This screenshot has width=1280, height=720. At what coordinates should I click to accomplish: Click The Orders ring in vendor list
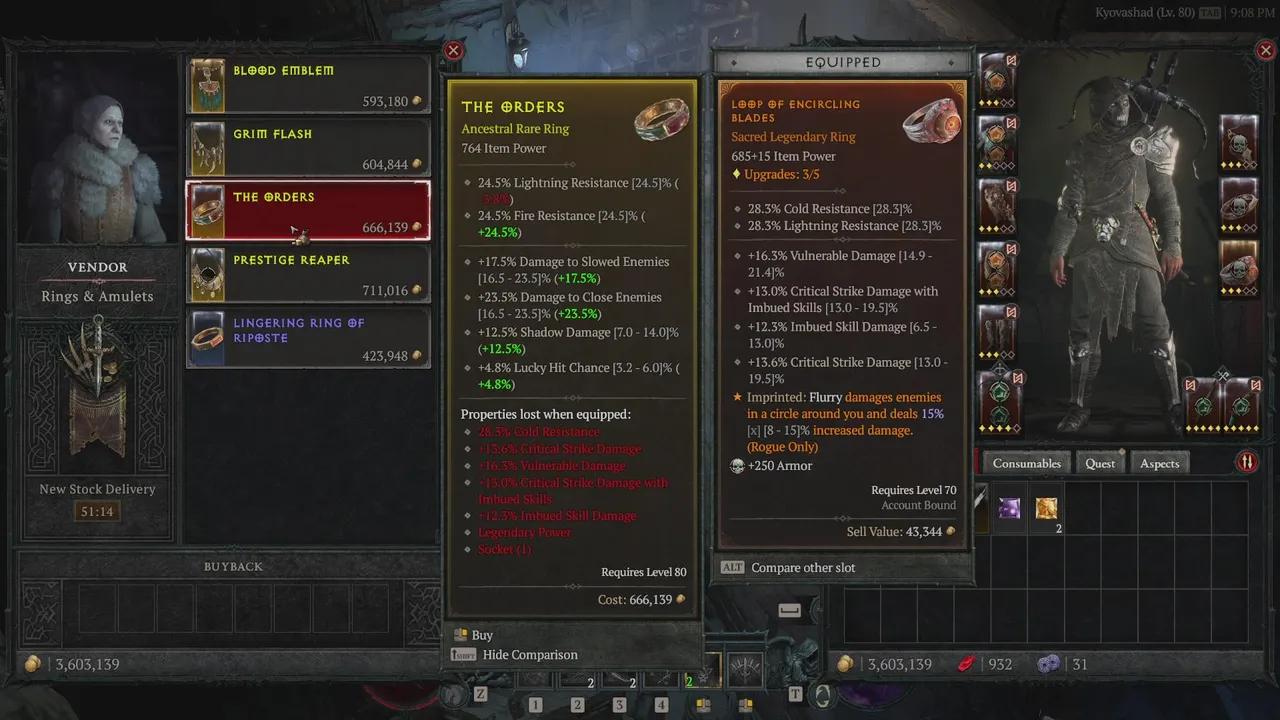point(308,211)
